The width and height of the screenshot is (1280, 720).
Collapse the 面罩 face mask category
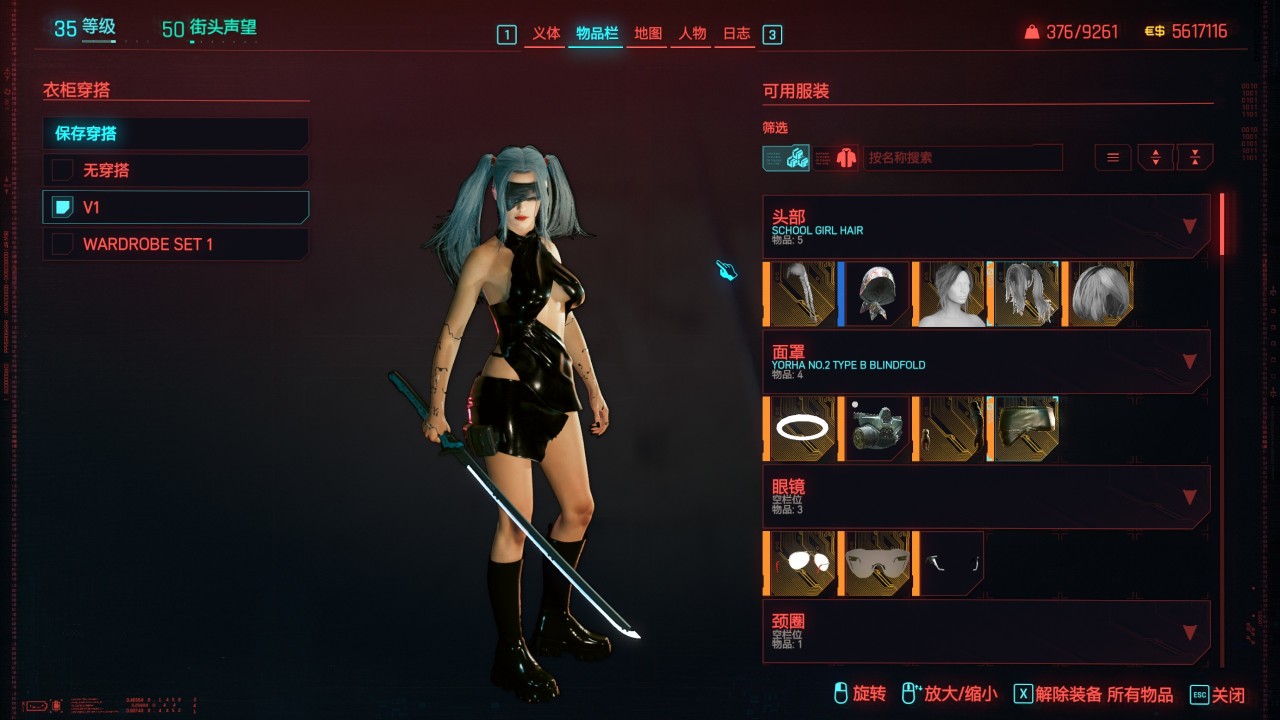(x=1189, y=361)
